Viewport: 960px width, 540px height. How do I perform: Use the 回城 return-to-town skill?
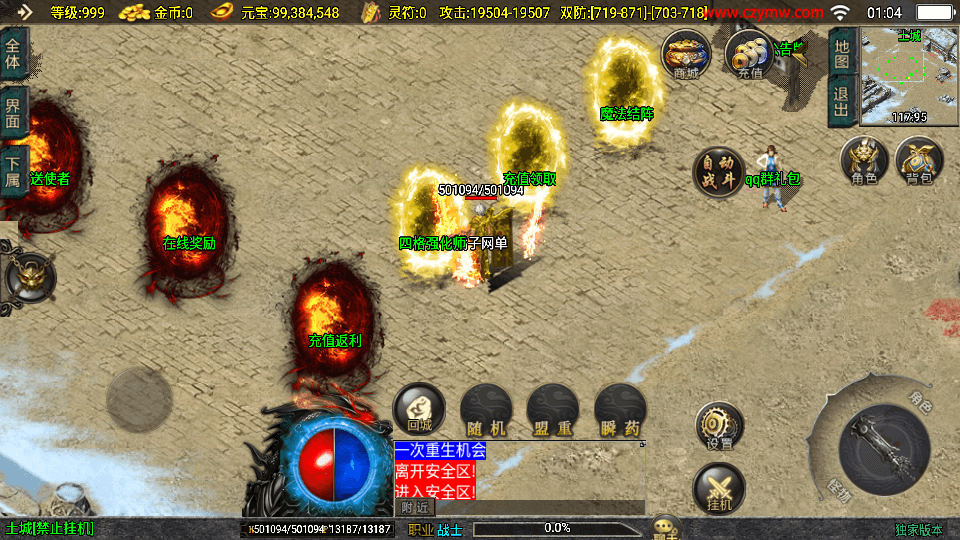pos(418,409)
